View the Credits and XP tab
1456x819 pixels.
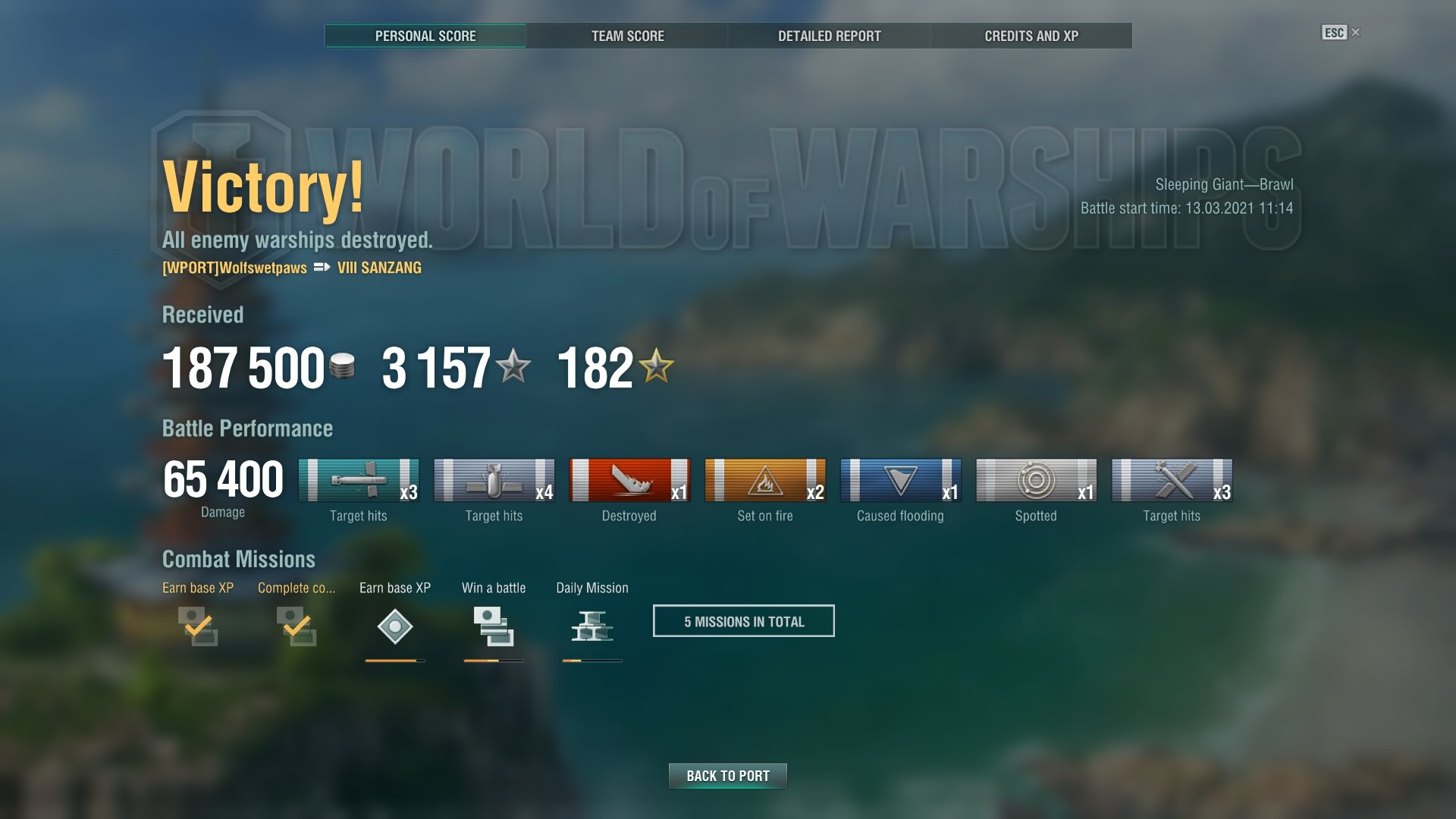coord(1031,36)
